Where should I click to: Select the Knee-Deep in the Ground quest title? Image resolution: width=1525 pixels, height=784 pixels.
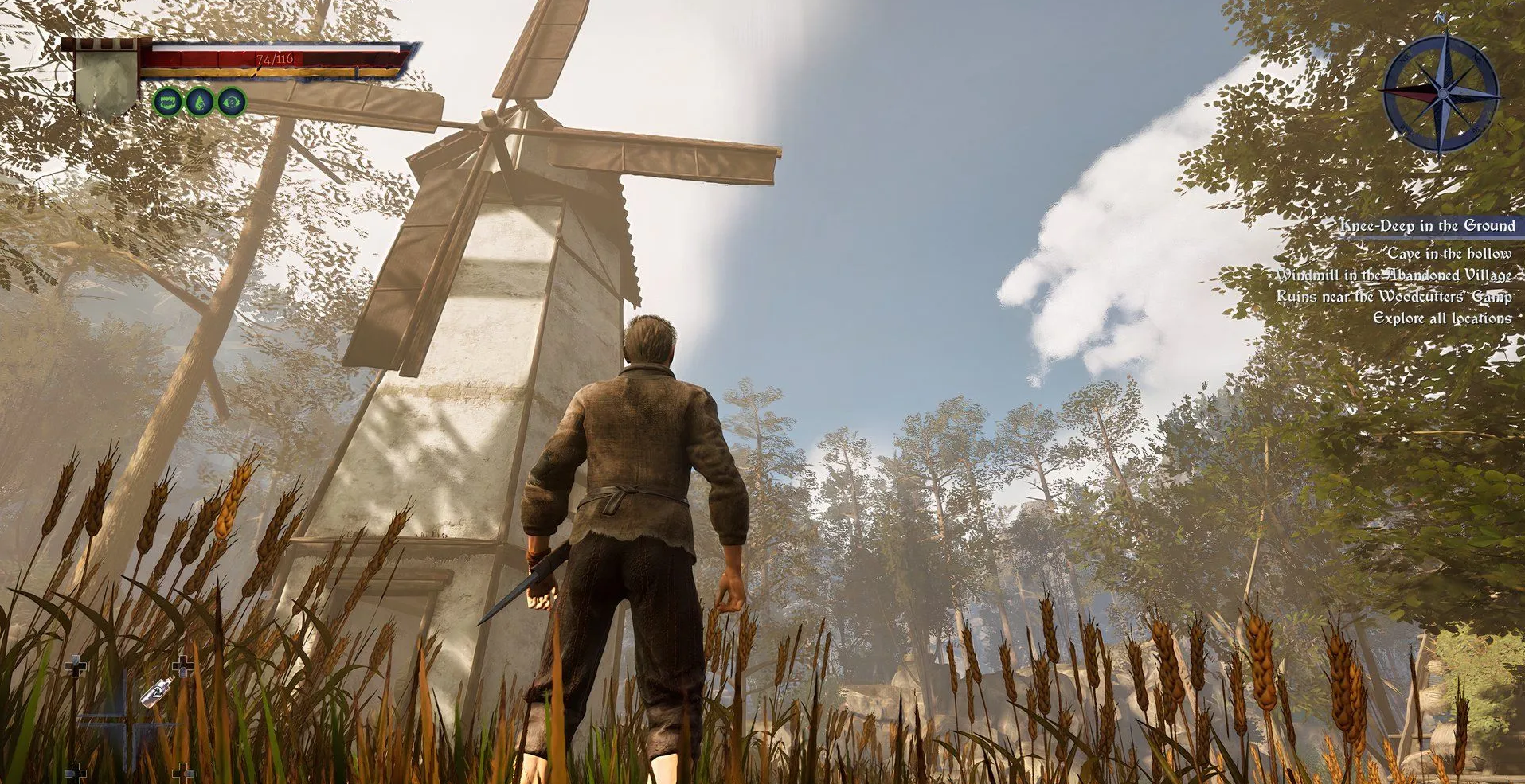tap(1427, 226)
